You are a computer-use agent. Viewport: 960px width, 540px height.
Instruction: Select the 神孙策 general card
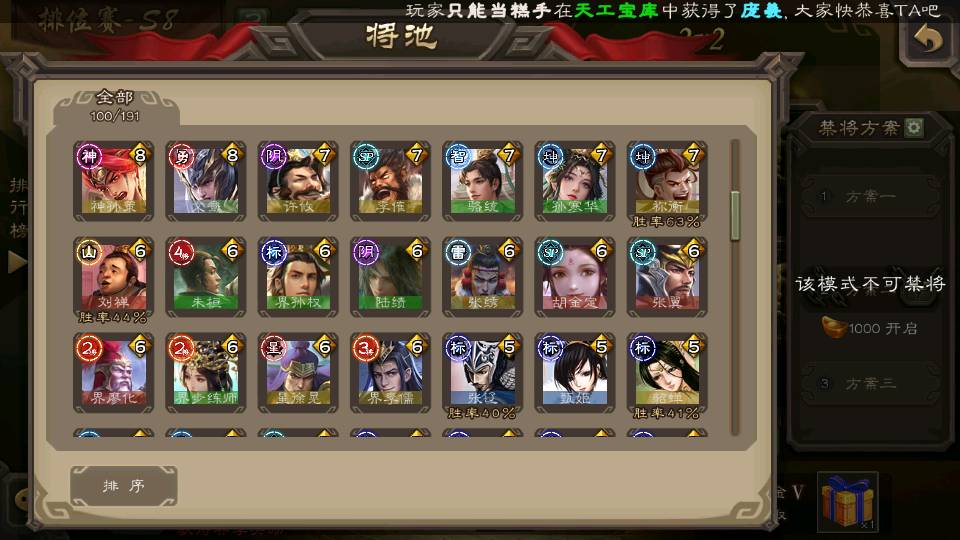[x=112, y=180]
